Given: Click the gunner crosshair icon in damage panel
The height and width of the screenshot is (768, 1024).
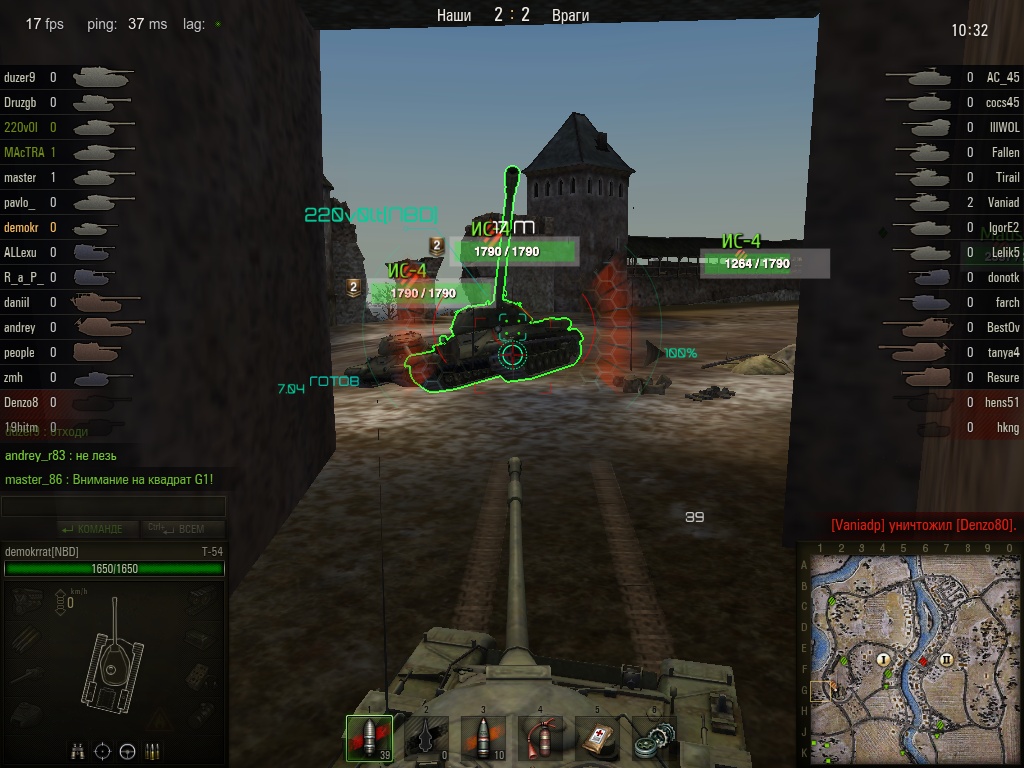Looking at the screenshot, I should [102, 751].
